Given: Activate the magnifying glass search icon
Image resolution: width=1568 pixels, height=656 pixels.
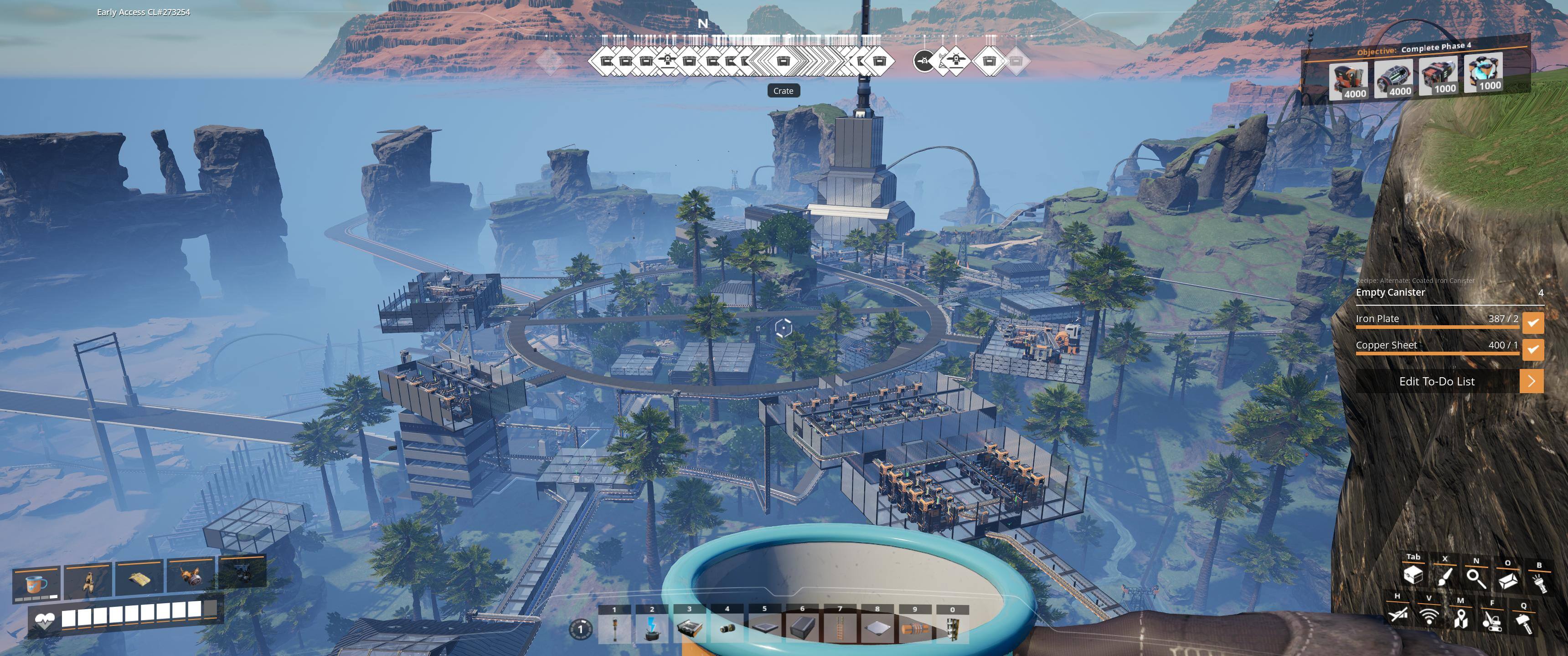Looking at the screenshot, I should click(x=1476, y=578).
